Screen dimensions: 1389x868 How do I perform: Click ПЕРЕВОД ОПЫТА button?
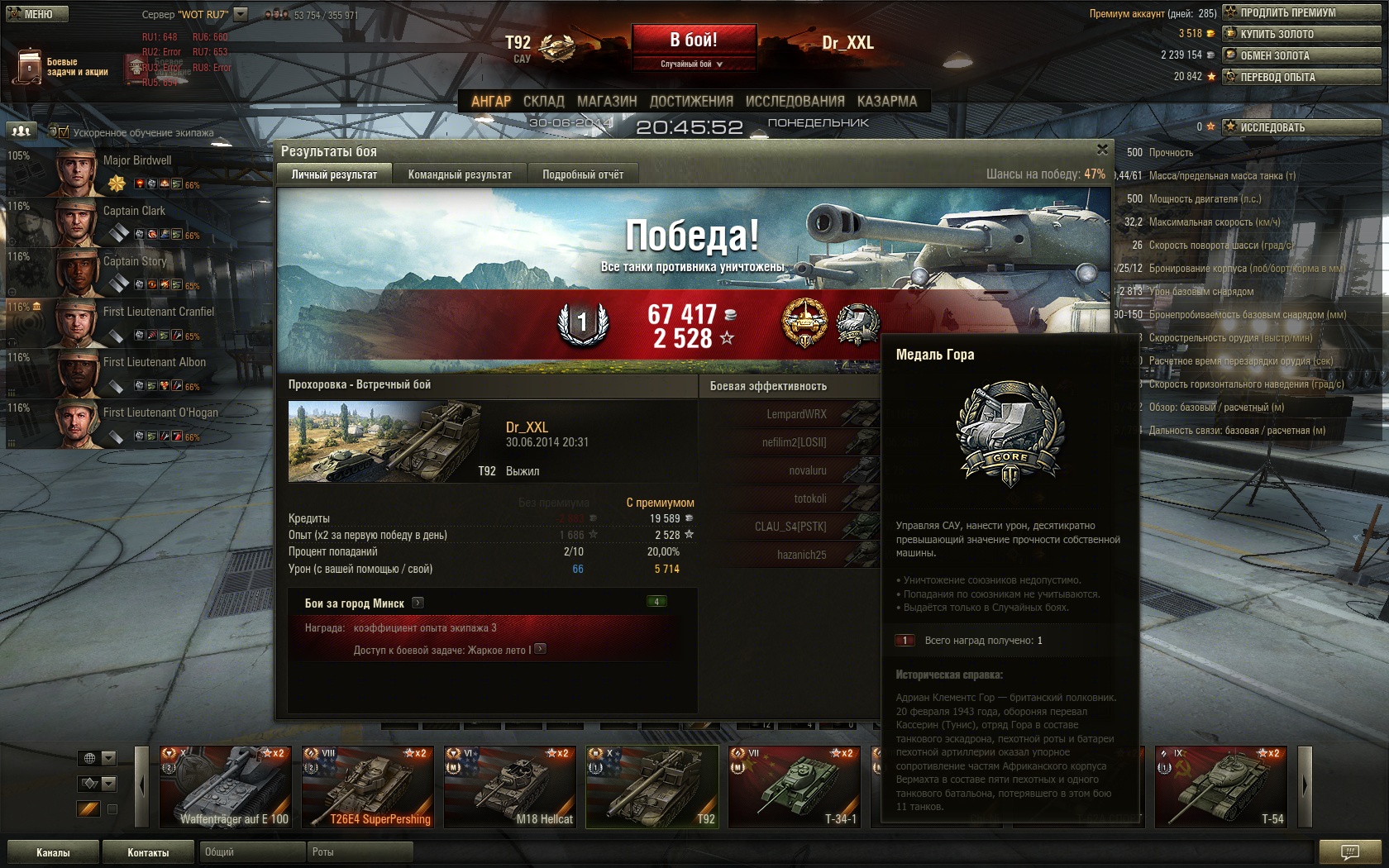(x=1301, y=77)
